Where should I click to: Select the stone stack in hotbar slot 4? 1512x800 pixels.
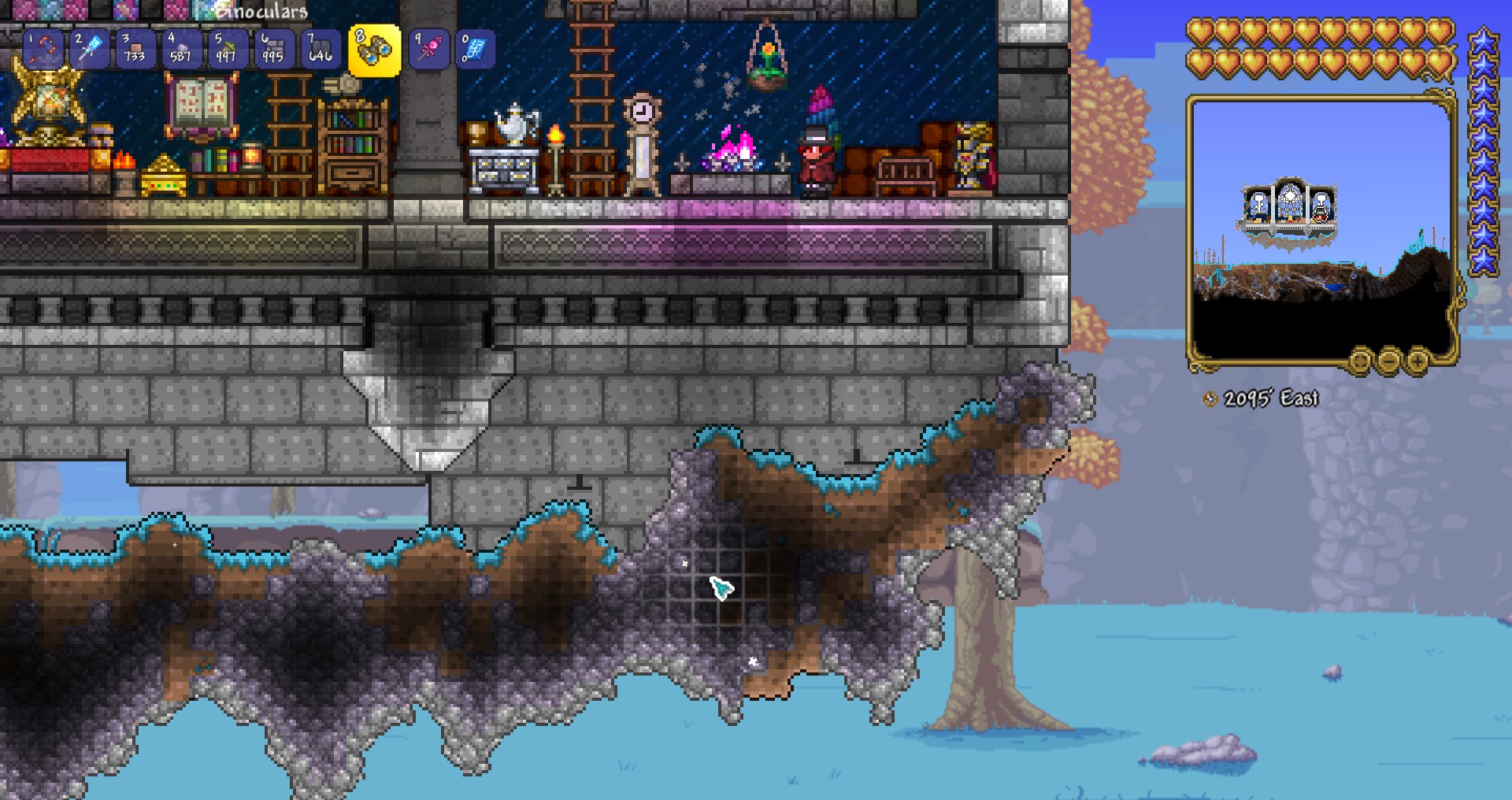(180, 50)
